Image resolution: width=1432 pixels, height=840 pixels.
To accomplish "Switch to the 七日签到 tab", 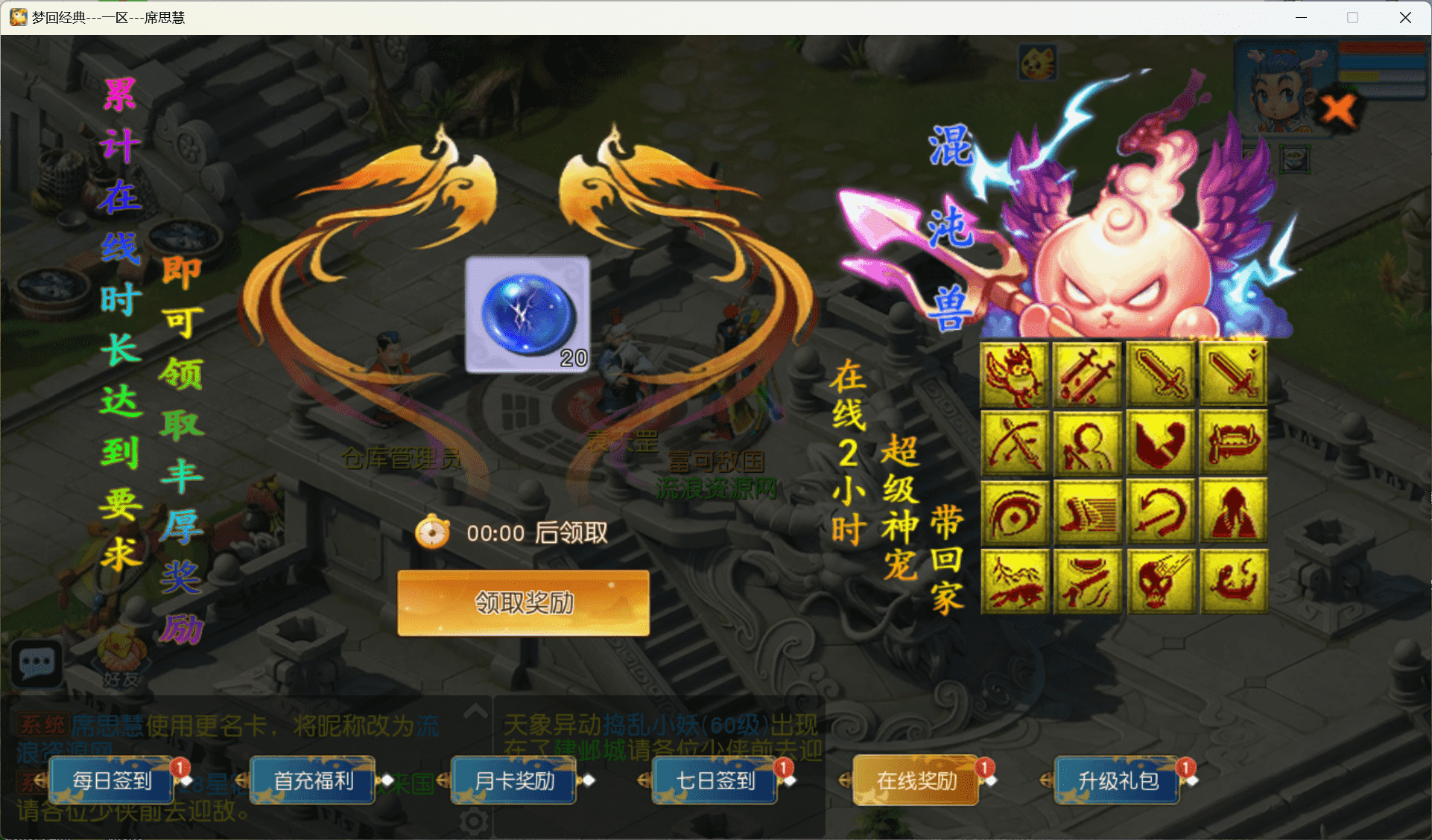I will [715, 780].
